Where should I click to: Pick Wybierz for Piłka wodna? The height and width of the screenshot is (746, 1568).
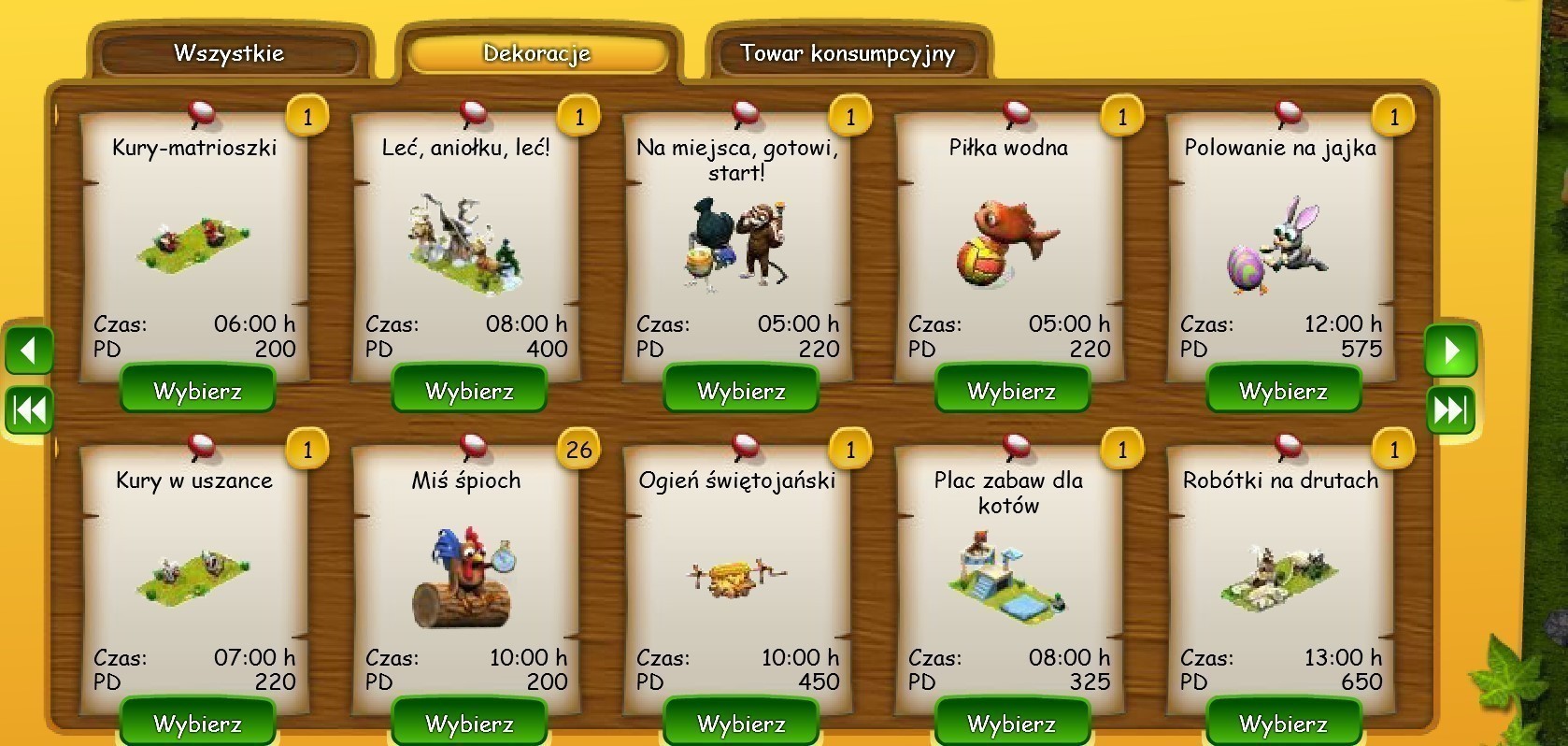(x=1012, y=390)
